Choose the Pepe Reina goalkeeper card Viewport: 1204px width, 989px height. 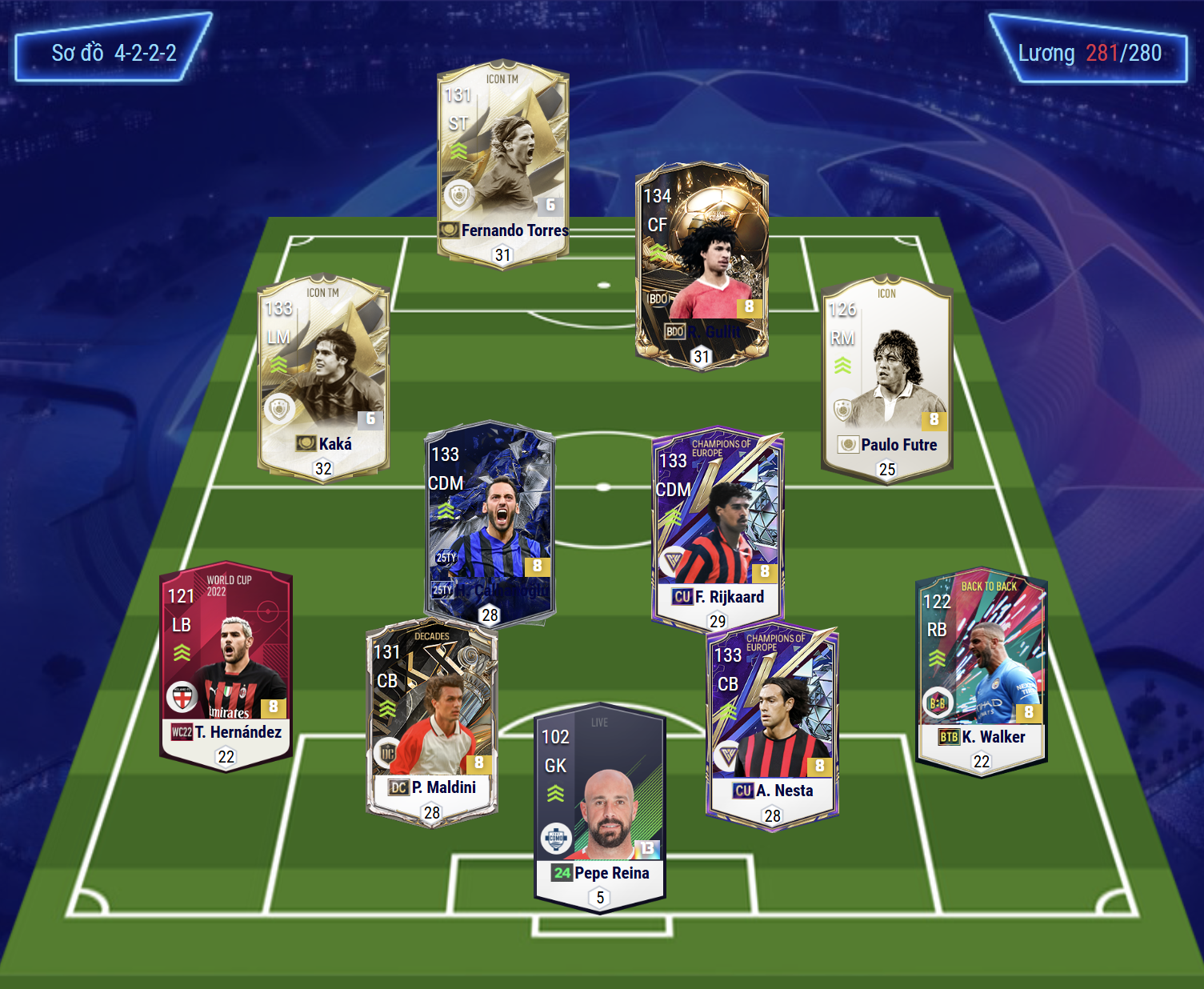click(x=600, y=808)
